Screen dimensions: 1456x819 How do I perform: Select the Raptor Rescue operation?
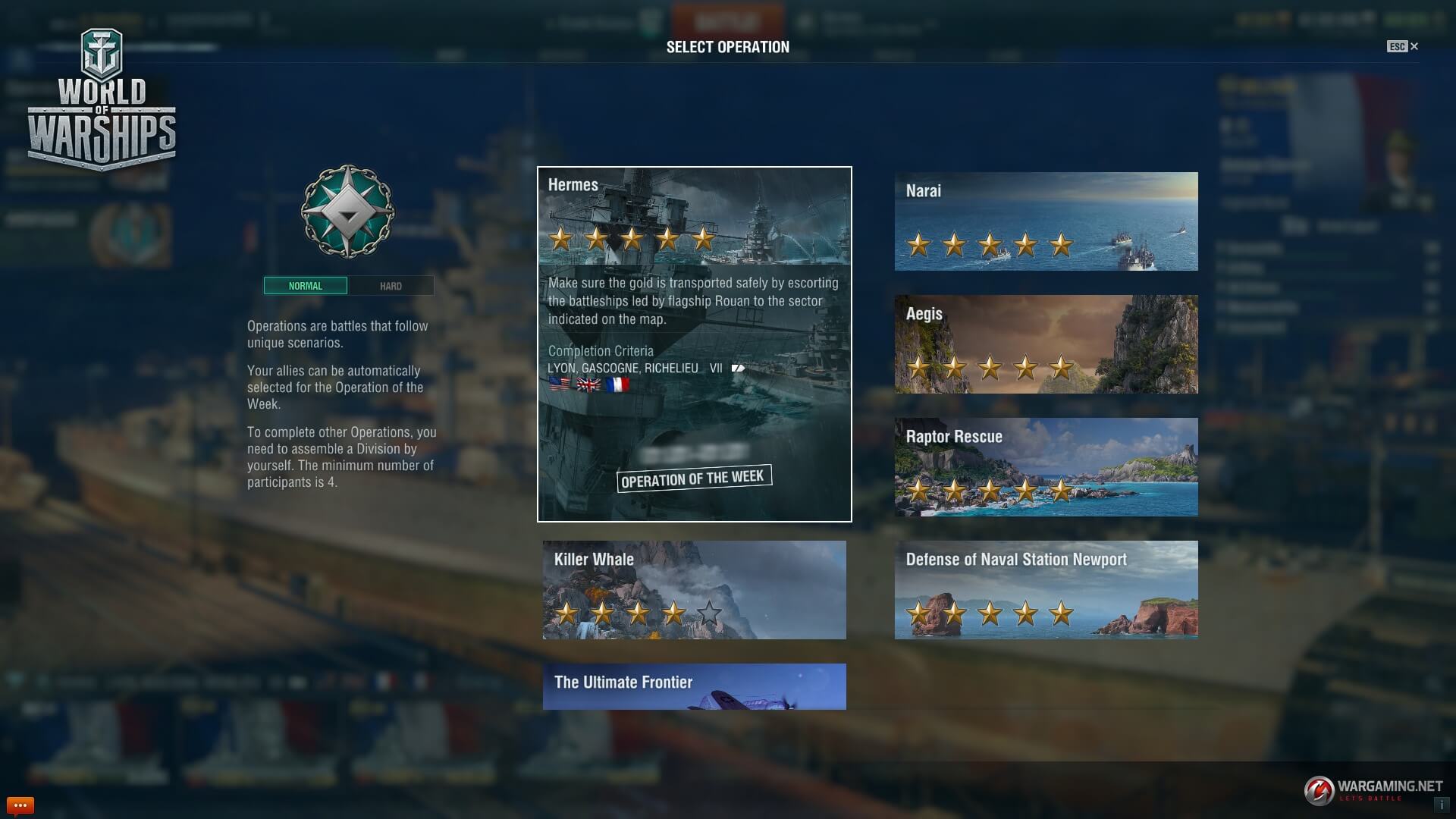[1046, 467]
